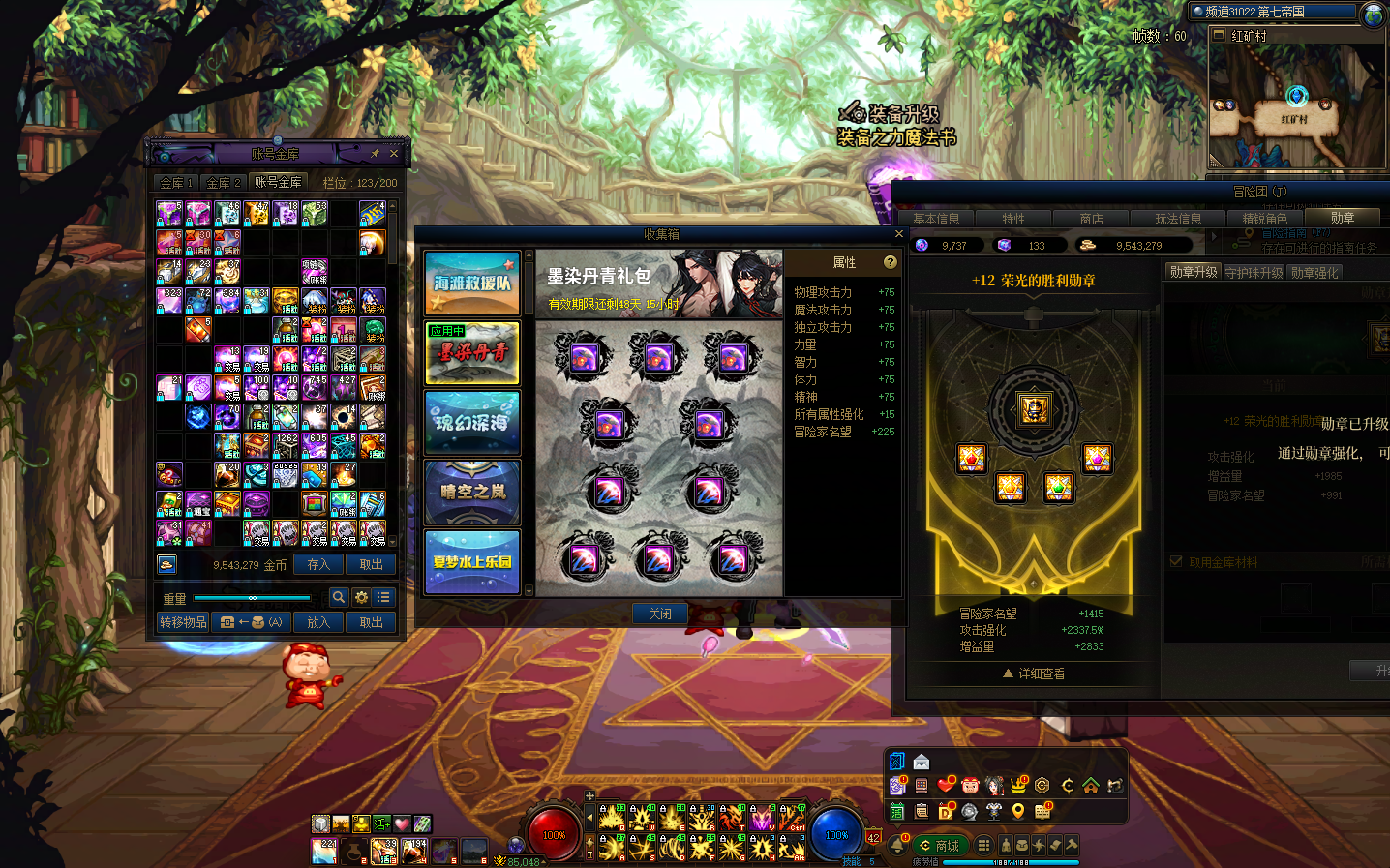Switch to the 金库 1 tab
Viewport: 1390px width, 868px height.
[177, 183]
